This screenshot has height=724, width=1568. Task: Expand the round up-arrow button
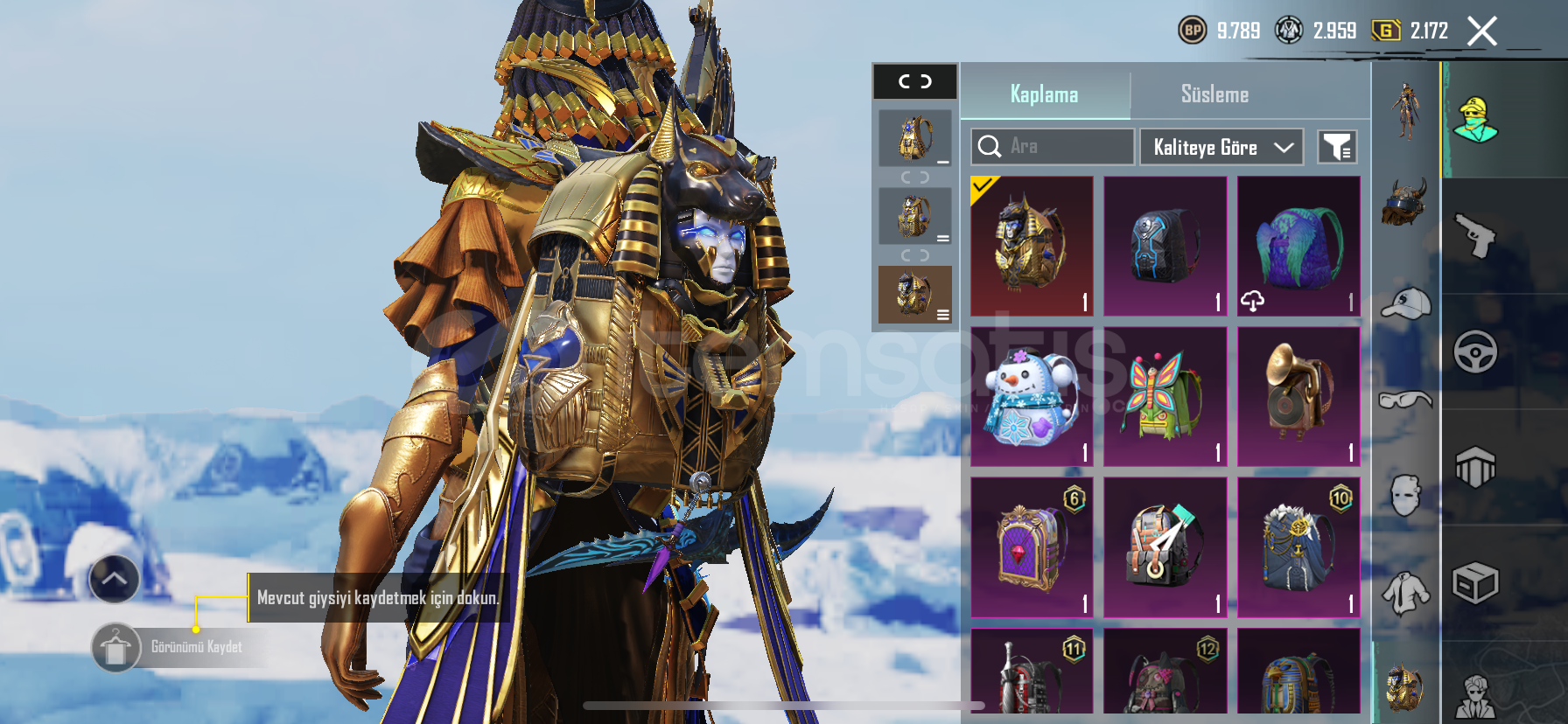tap(114, 579)
